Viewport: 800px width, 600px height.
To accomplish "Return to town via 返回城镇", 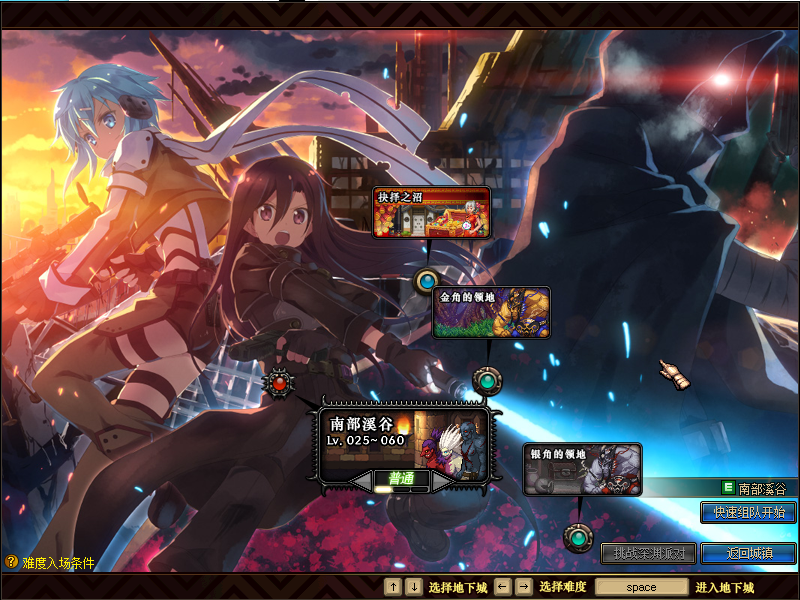I will 748,553.
